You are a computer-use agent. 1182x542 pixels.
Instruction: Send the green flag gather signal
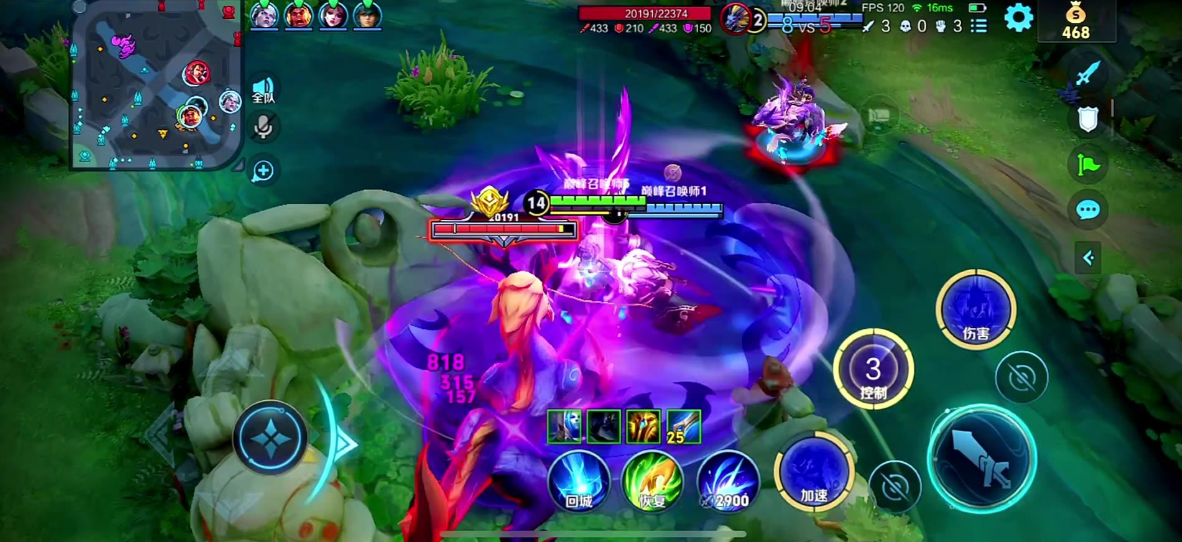pos(1088,164)
